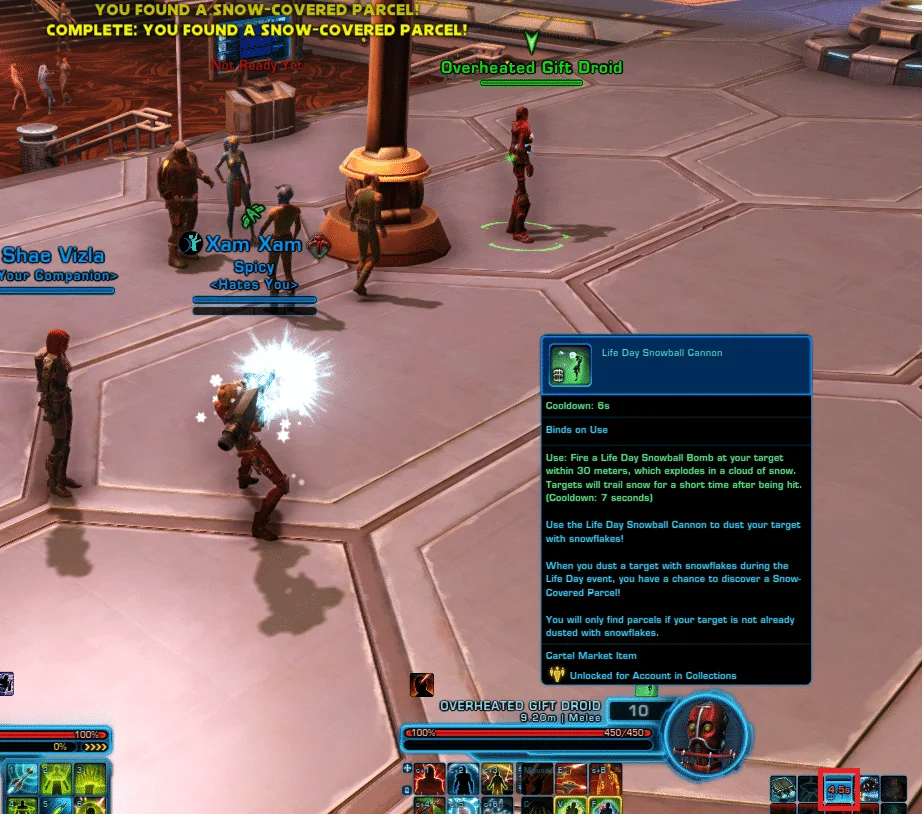Click the red silhouette buff icon above target name

421,685
